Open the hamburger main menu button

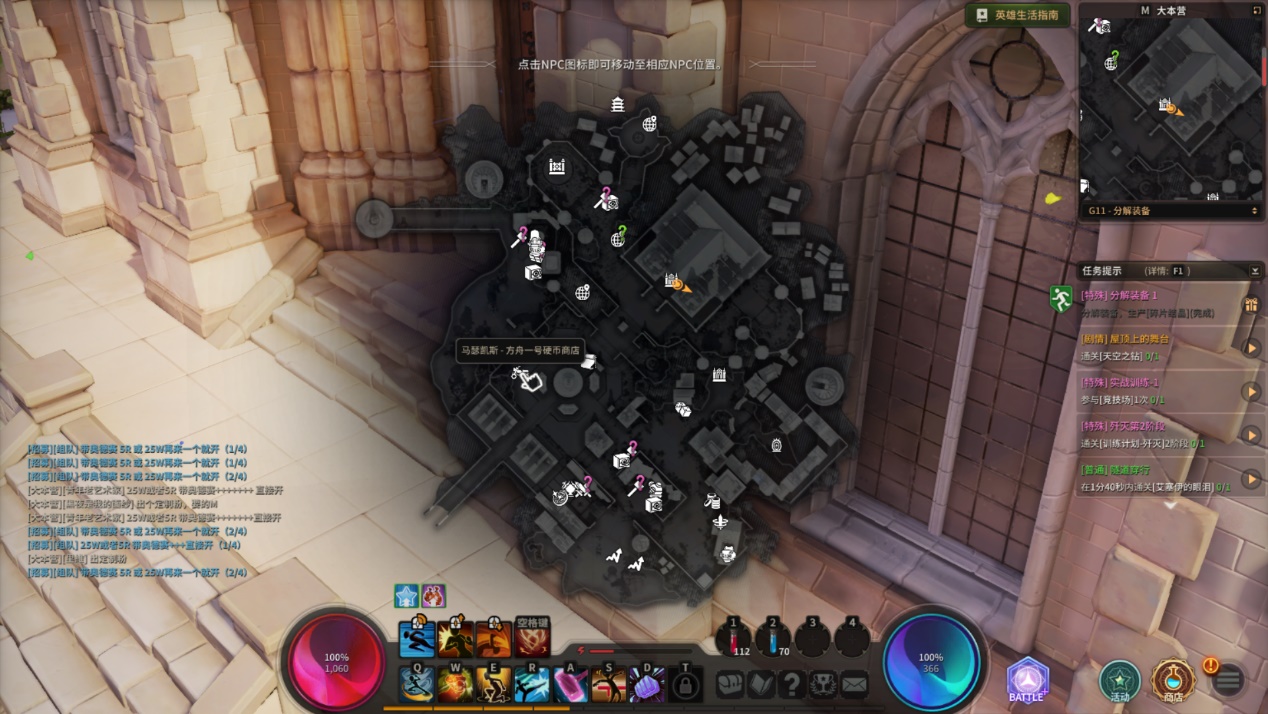pyautogui.click(x=1228, y=681)
